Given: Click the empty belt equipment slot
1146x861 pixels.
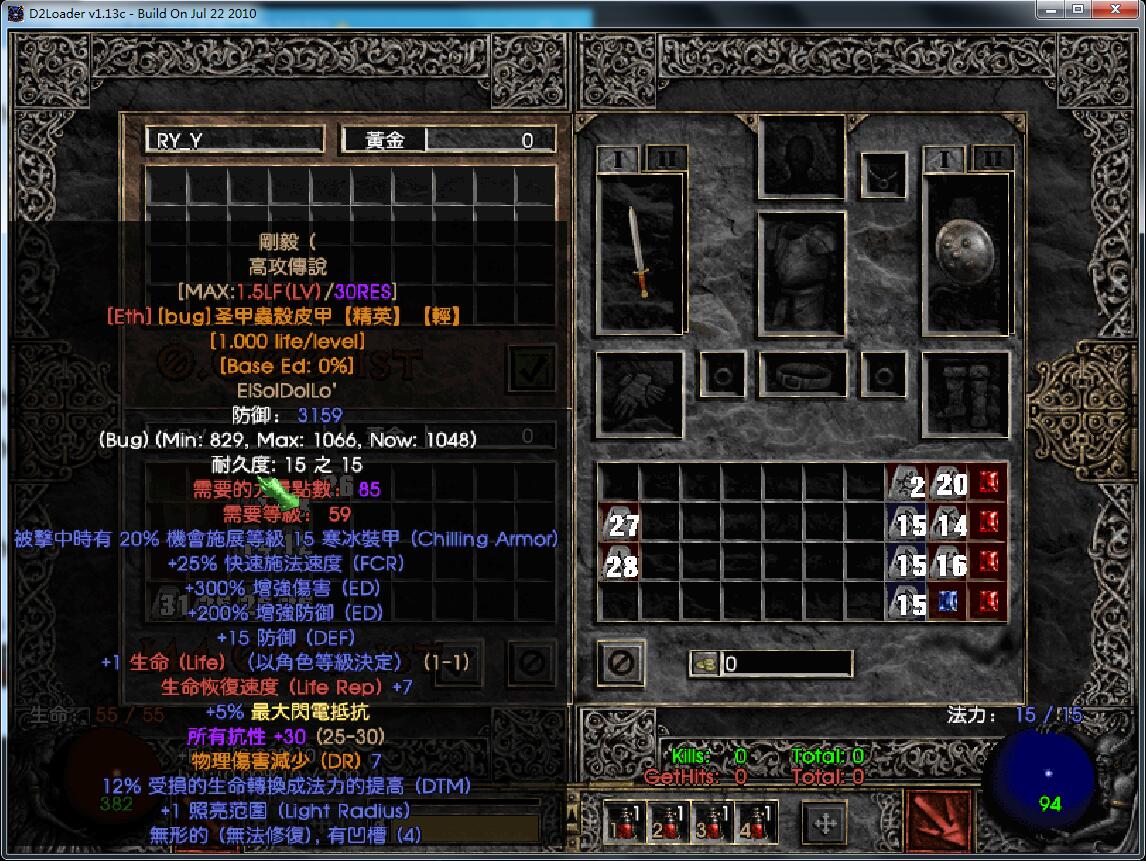Looking at the screenshot, I should pos(802,376).
